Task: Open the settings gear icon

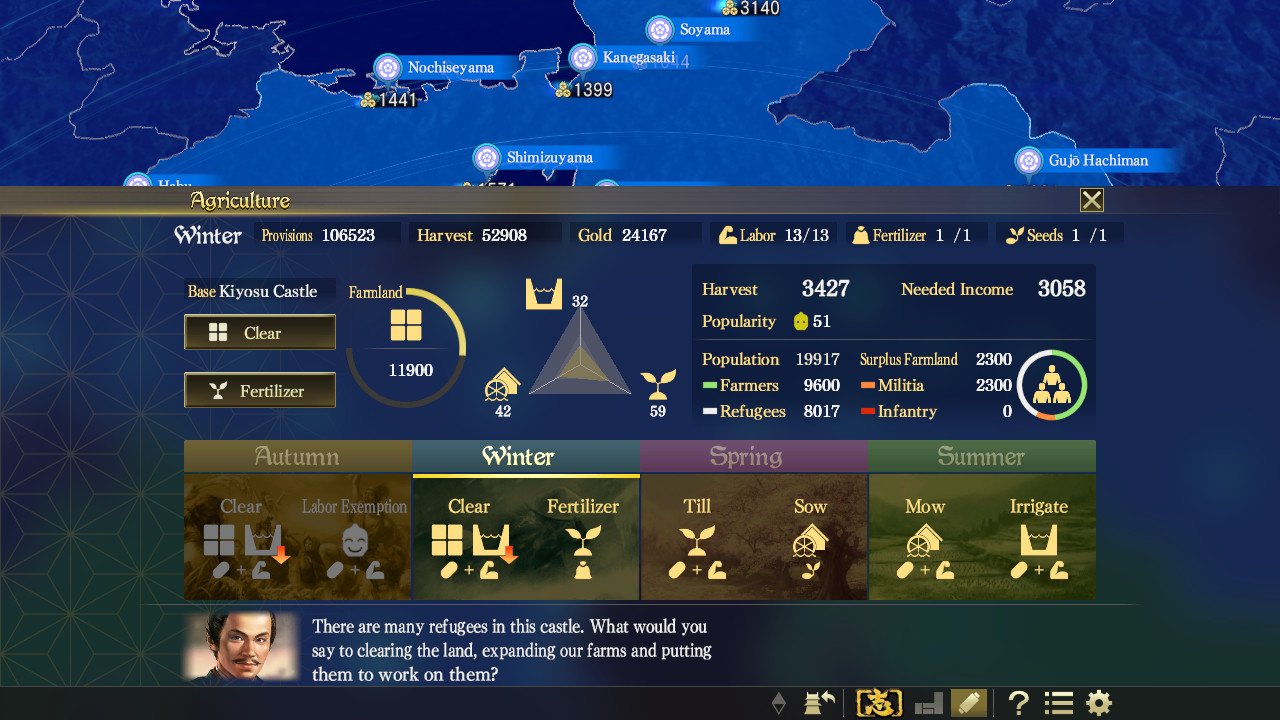Action: 1097,702
